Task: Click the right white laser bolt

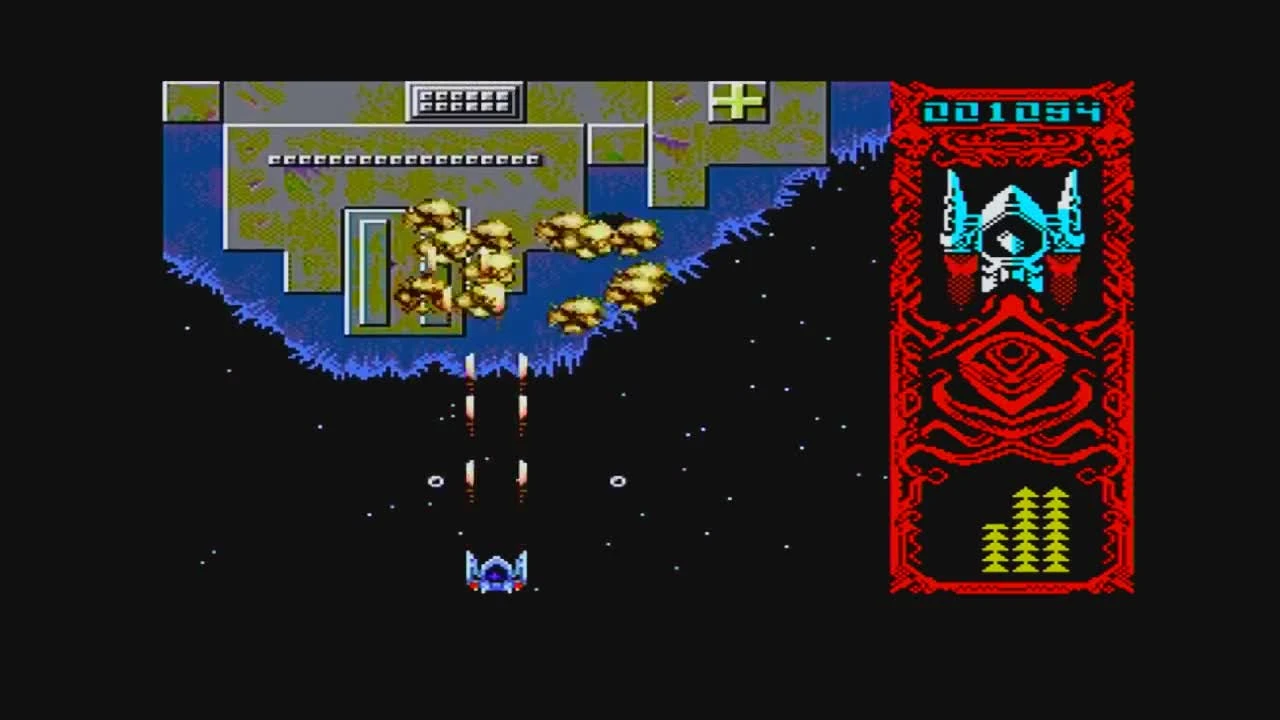Action: coord(521,400)
